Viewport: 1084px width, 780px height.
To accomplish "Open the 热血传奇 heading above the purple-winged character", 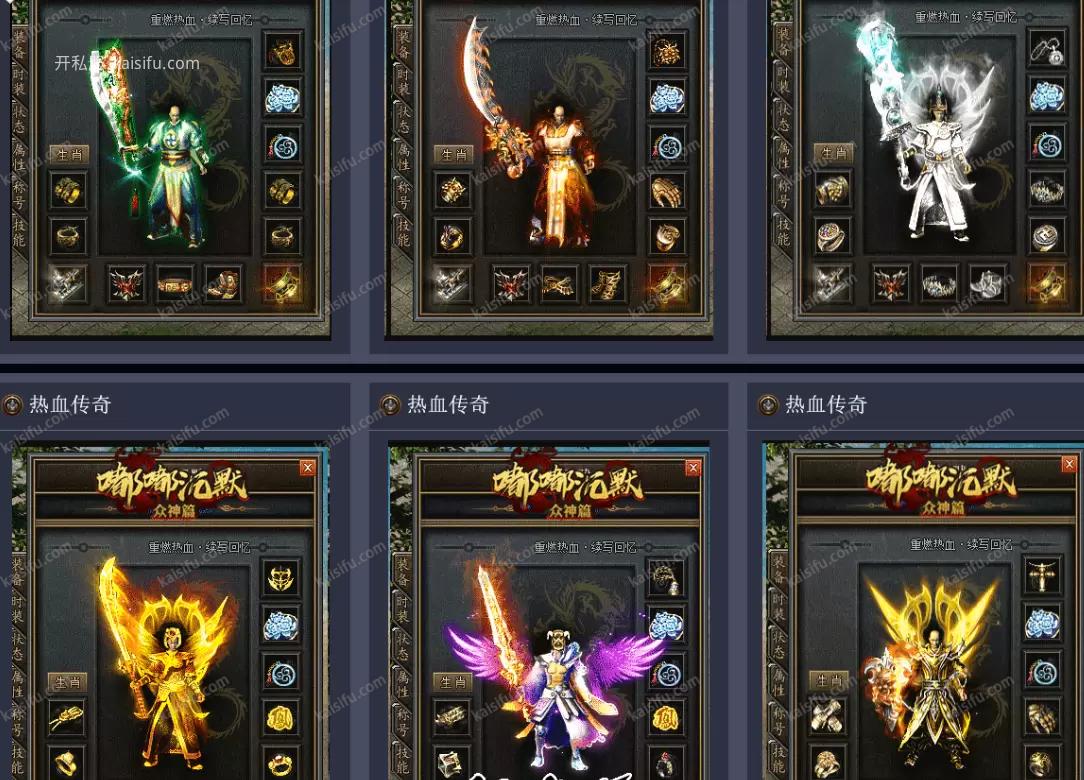I will click(x=448, y=405).
